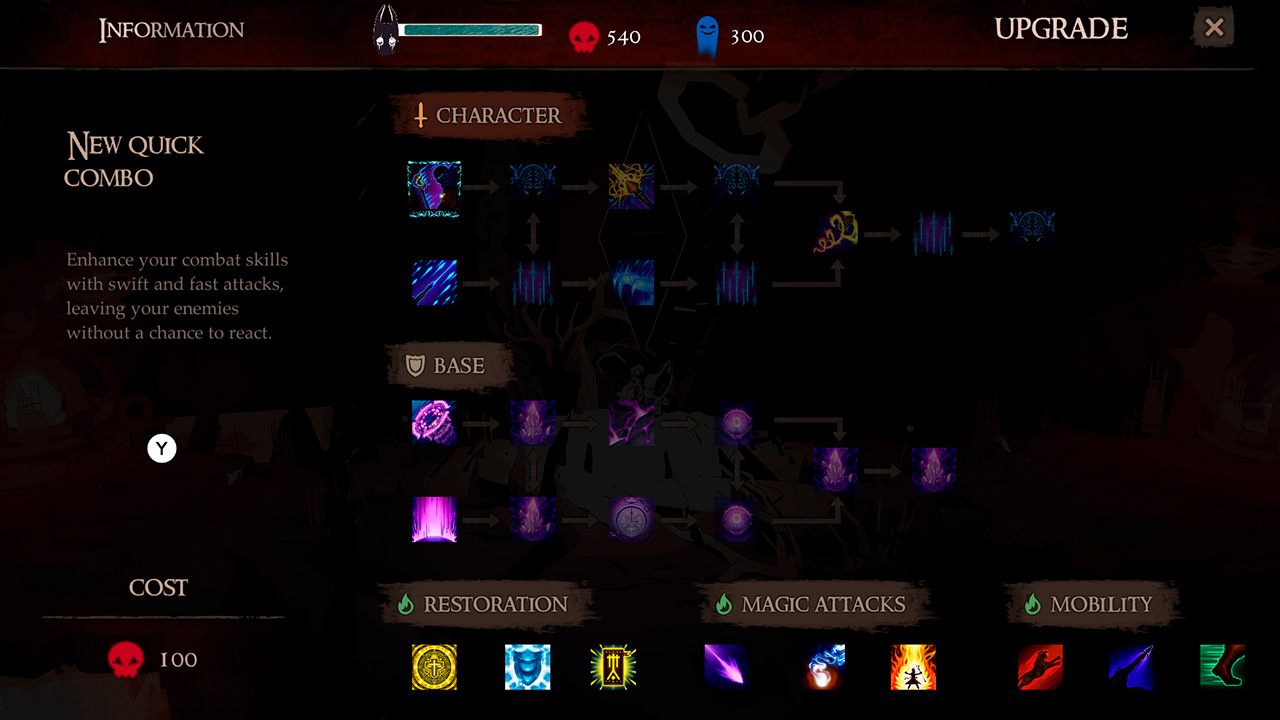1280x720 pixels.
Task: Select the golden cross Restoration icon
Action: 434,667
